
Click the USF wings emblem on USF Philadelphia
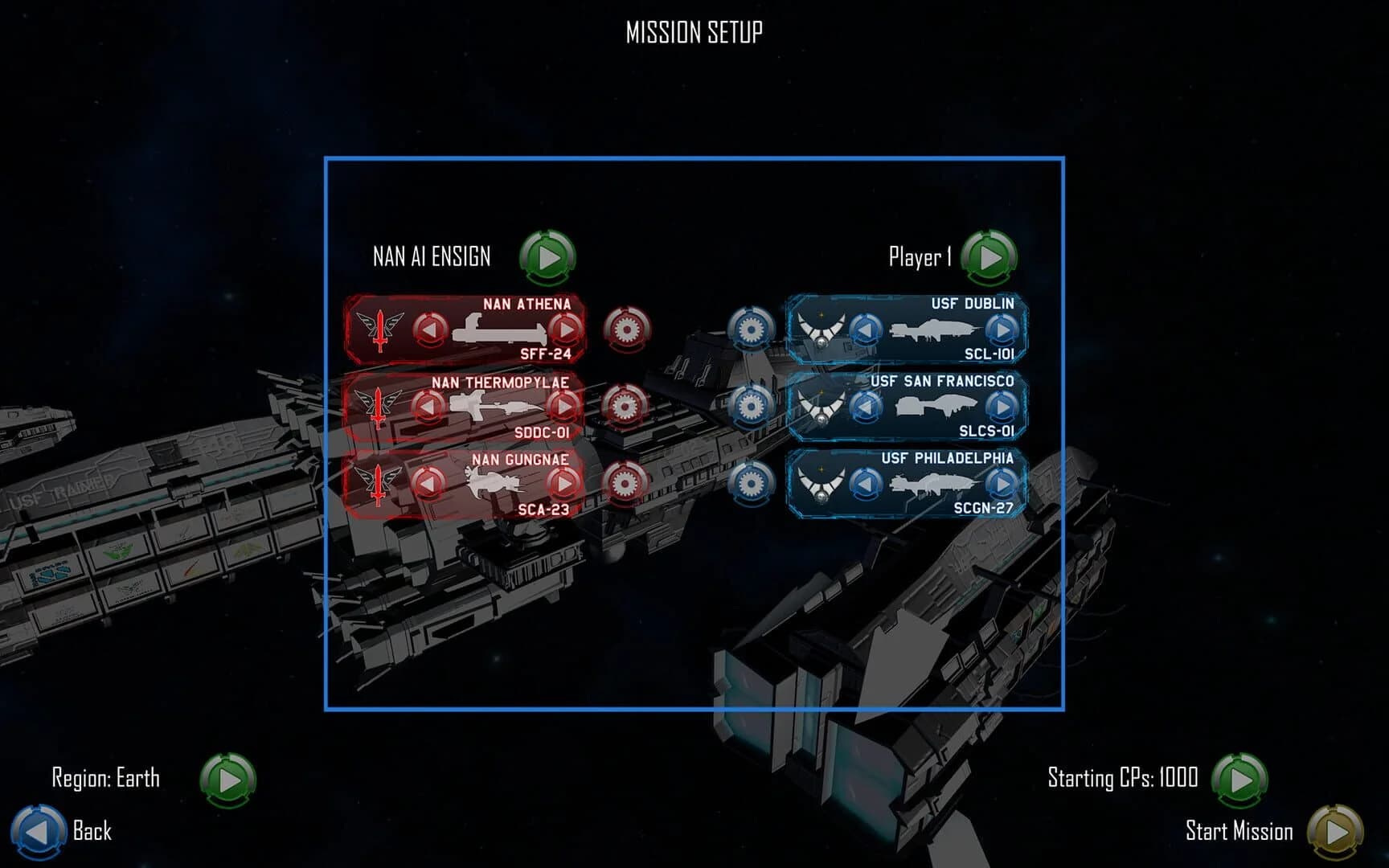tap(822, 483)
